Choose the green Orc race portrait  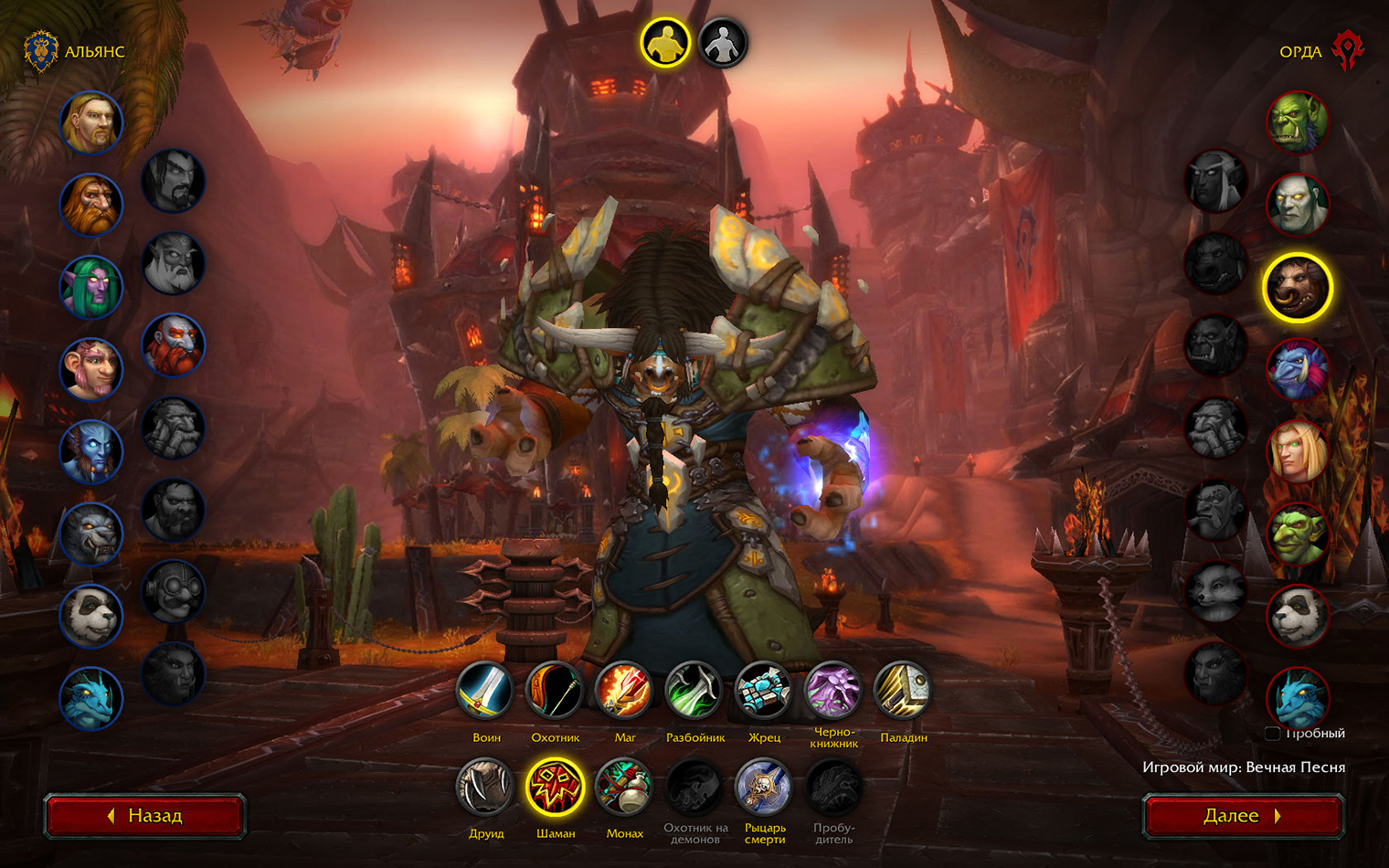point(1298,122)
